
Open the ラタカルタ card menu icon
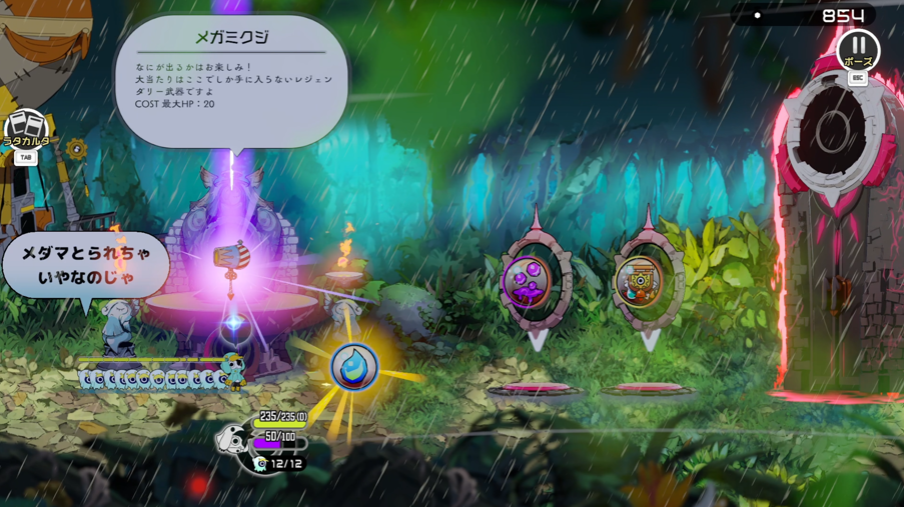tap(27, 130)
